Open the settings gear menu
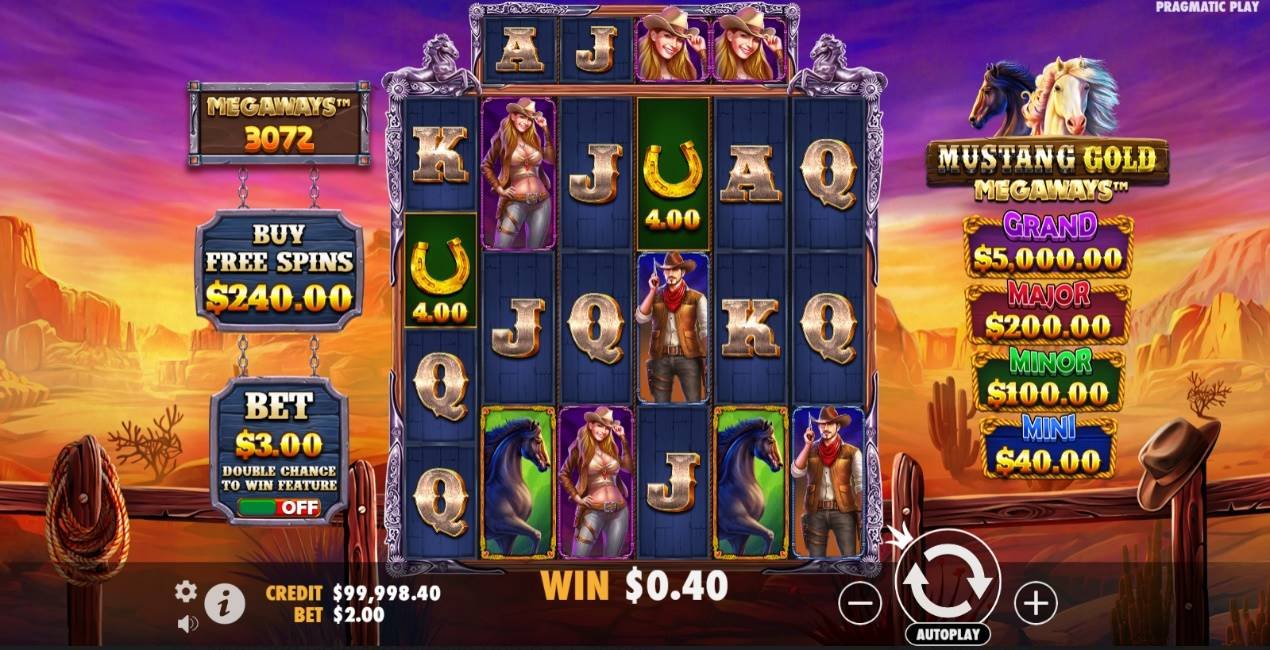 pyautogui.click(x=186, y=591)
